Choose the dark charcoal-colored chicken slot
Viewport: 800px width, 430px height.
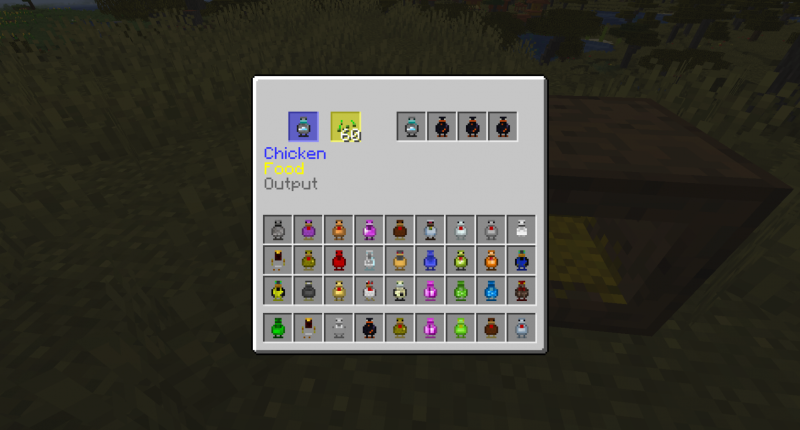309,290
